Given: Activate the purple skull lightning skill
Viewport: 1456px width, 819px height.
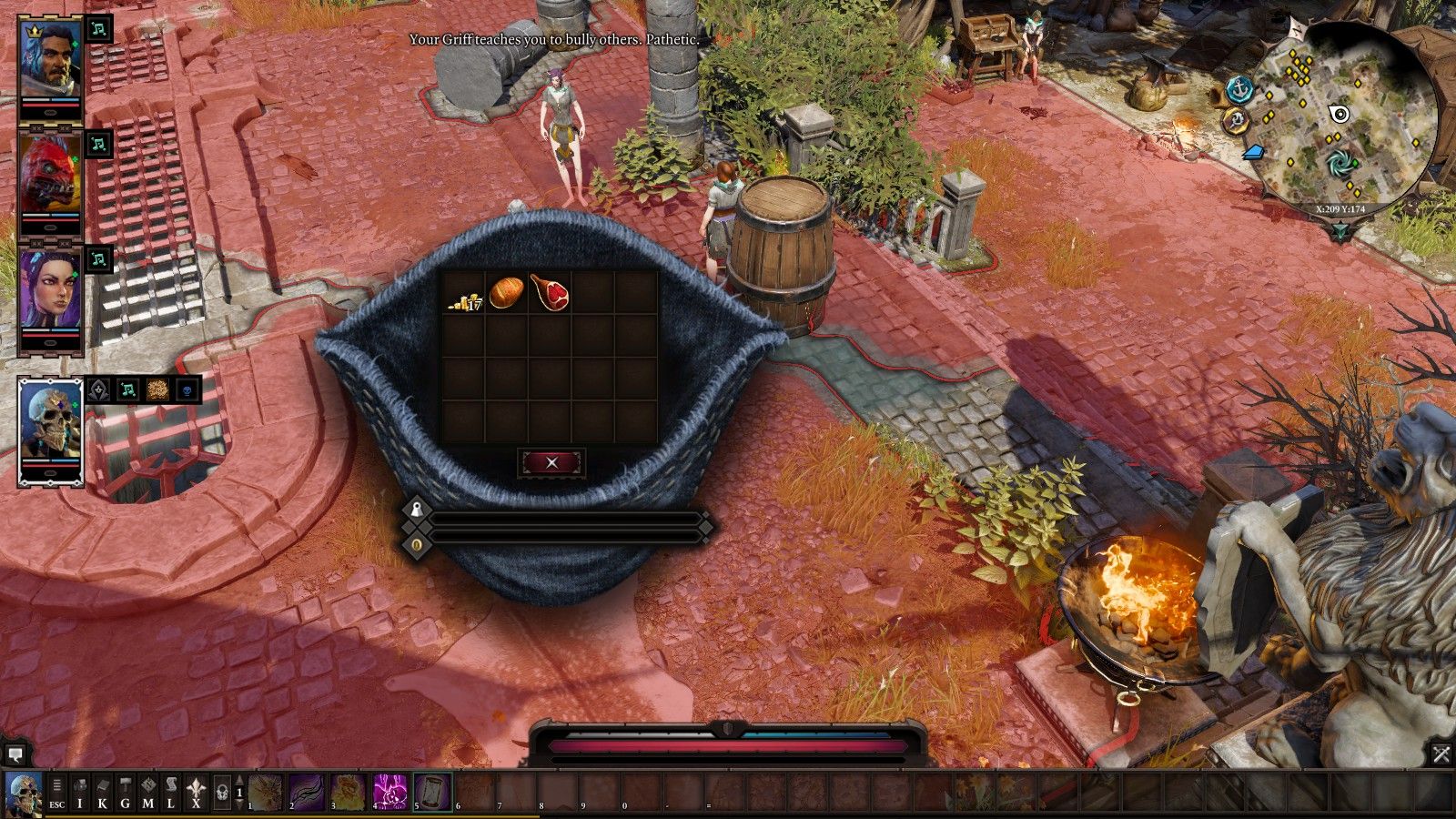Looking at the screenshot, I should (390, 792).
